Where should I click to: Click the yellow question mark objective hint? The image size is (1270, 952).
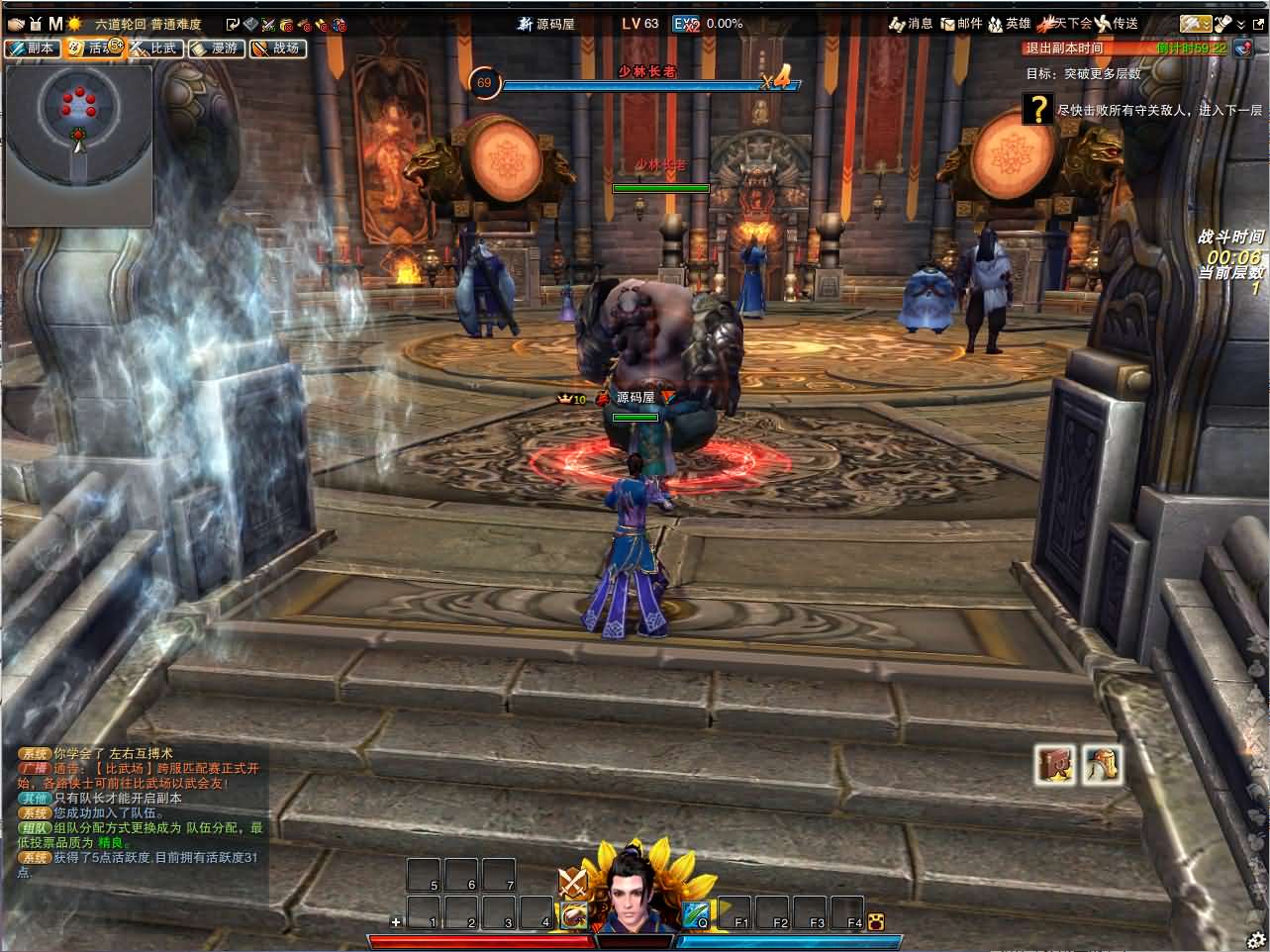coord(1037,108)
